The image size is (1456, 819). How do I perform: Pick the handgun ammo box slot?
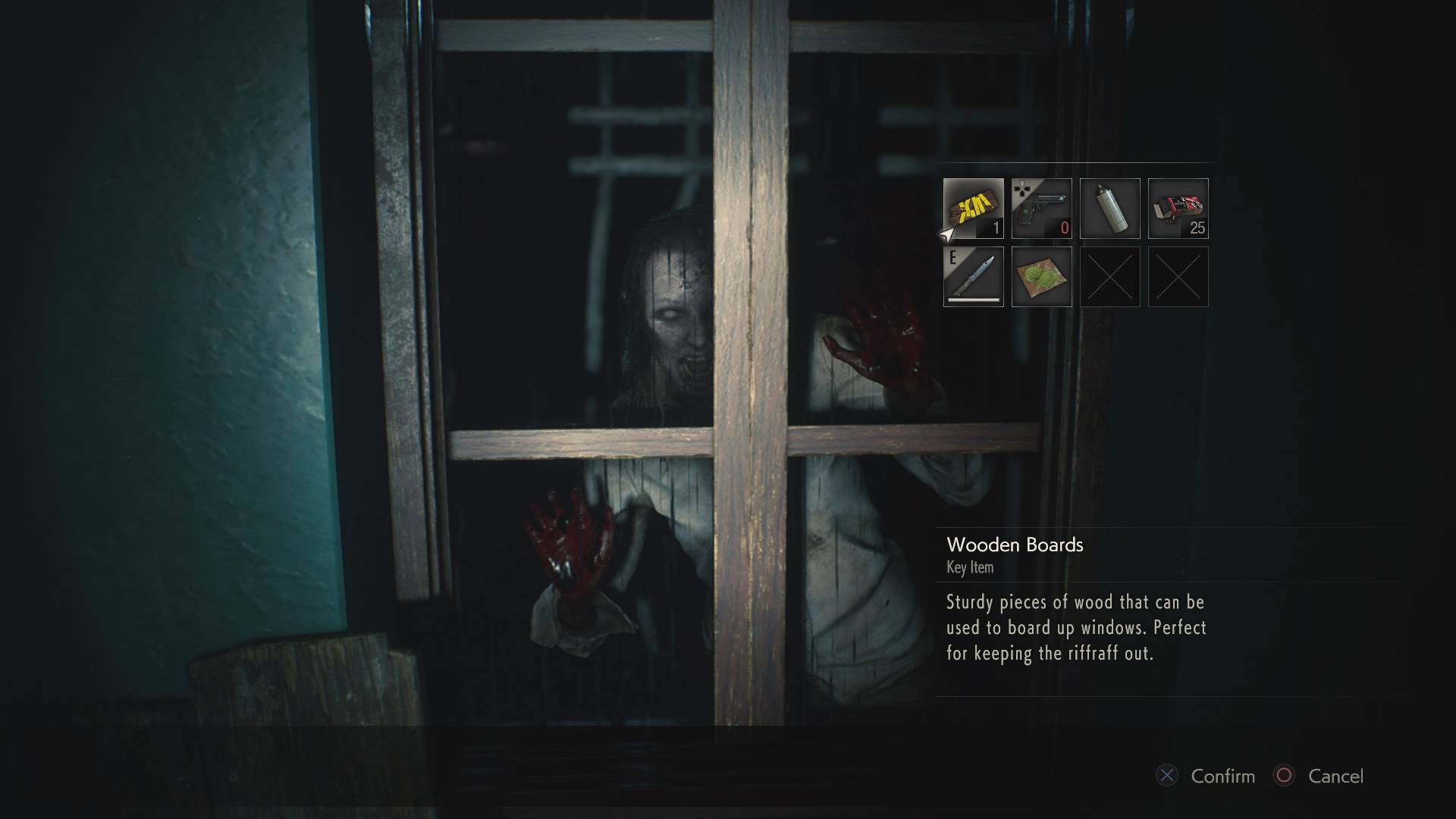point(1178,209)
